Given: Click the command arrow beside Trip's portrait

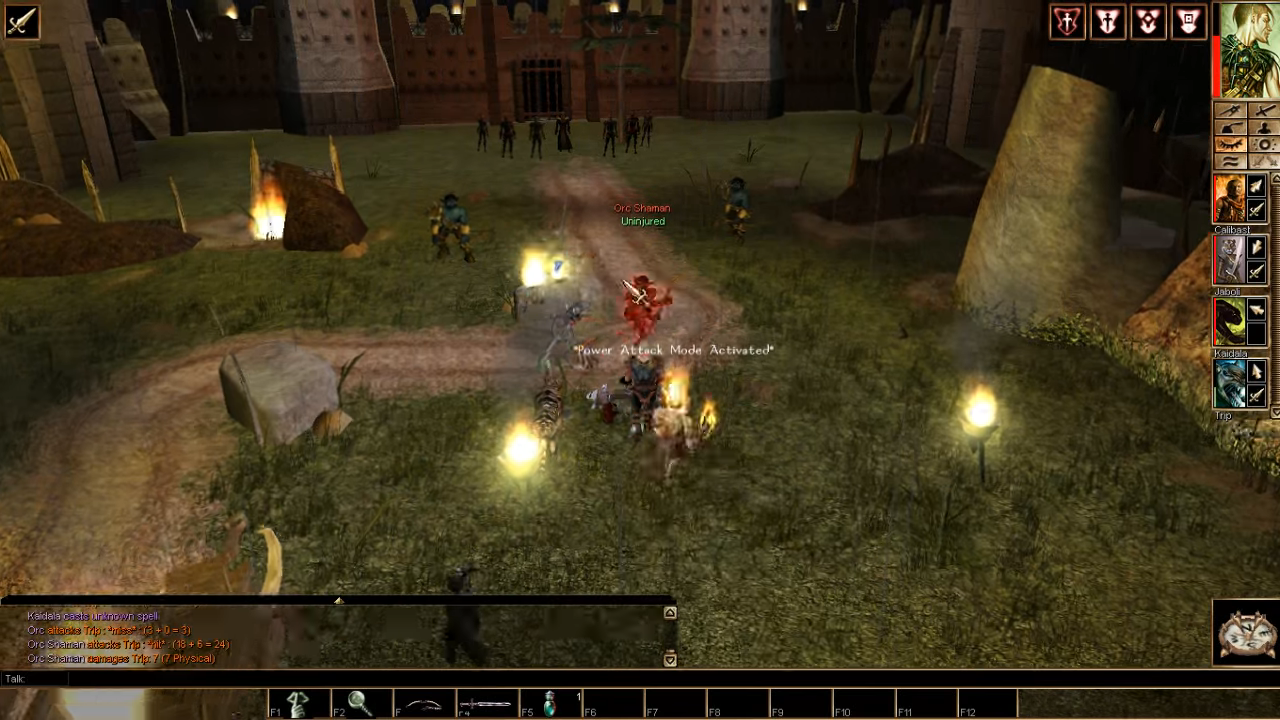Looking at the screenshot, I should tap(1255, 372).
